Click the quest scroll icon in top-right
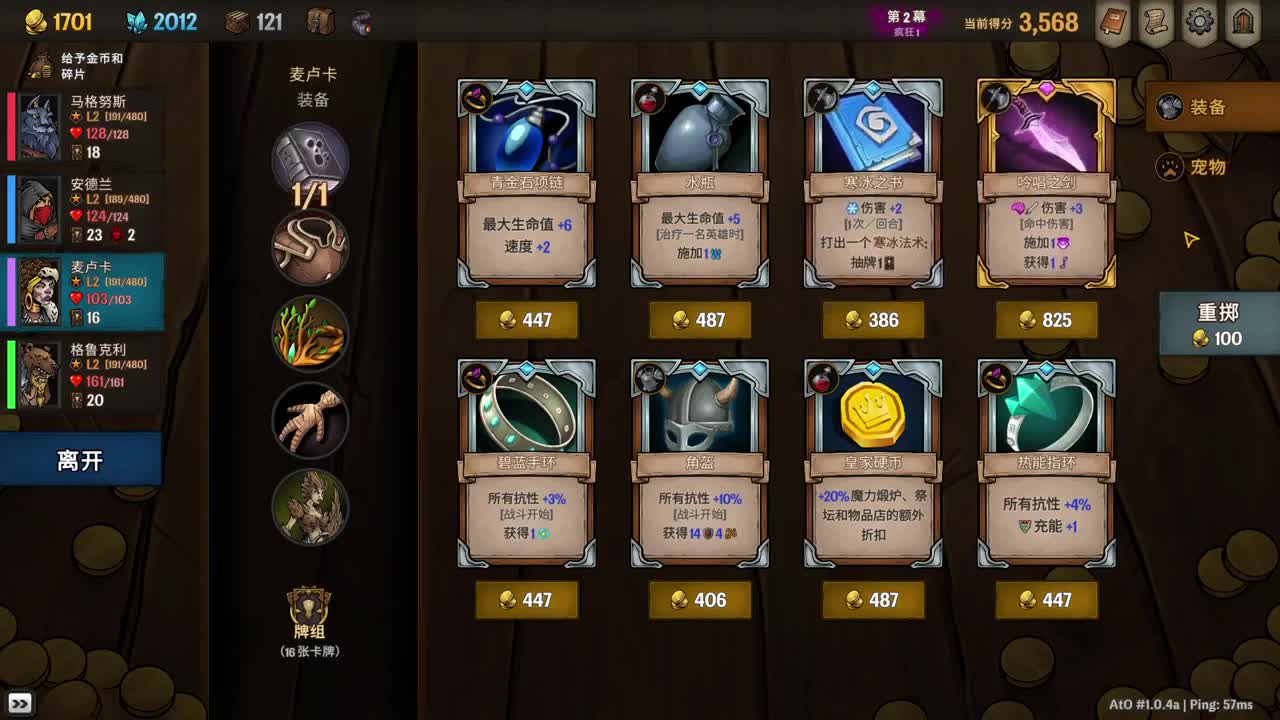The height and width of the screenshot is (720, 1280). coord(1157,21)
